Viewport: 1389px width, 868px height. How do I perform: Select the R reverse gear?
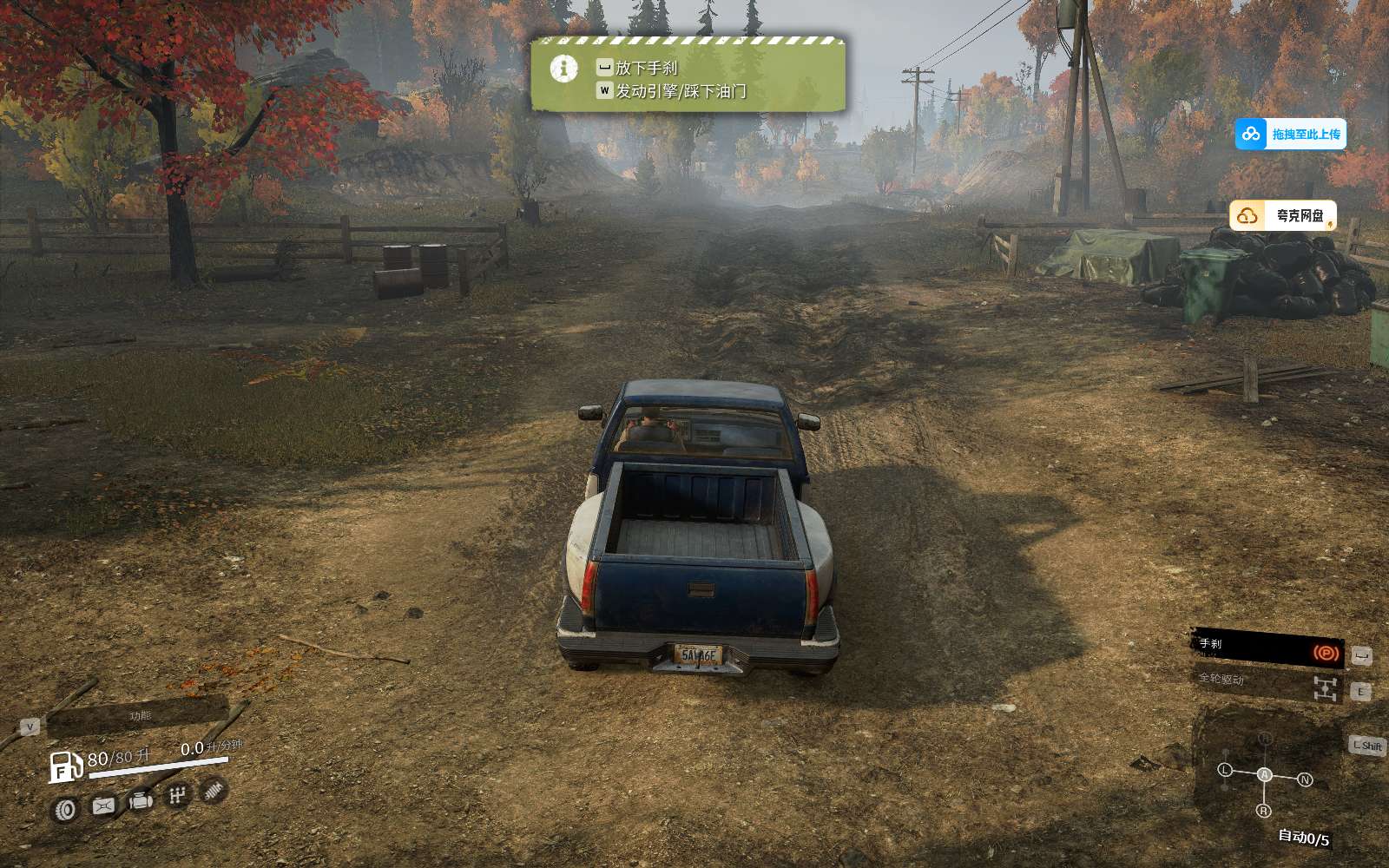(x=1263, y=811)
